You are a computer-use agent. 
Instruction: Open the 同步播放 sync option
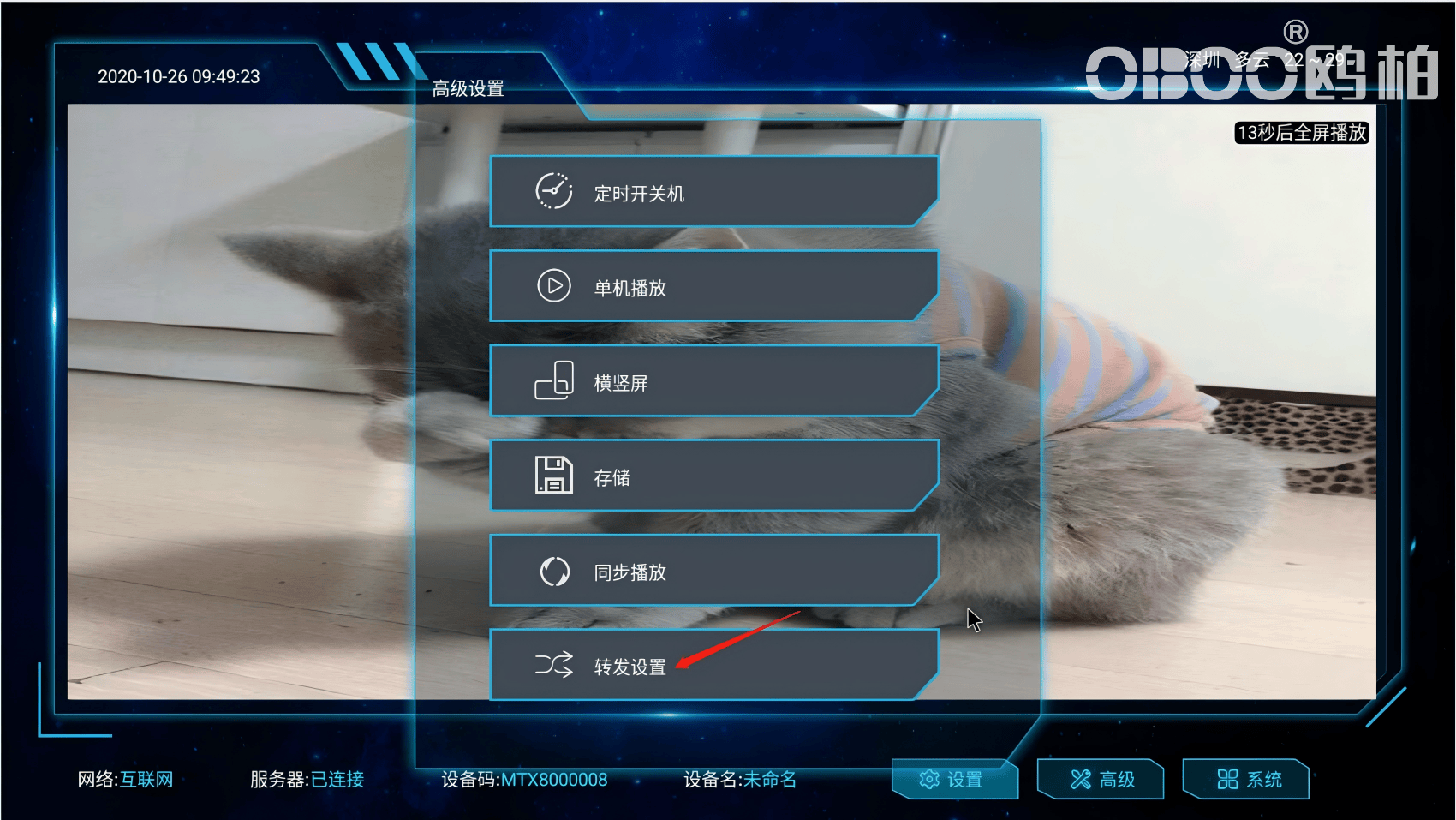713,570
